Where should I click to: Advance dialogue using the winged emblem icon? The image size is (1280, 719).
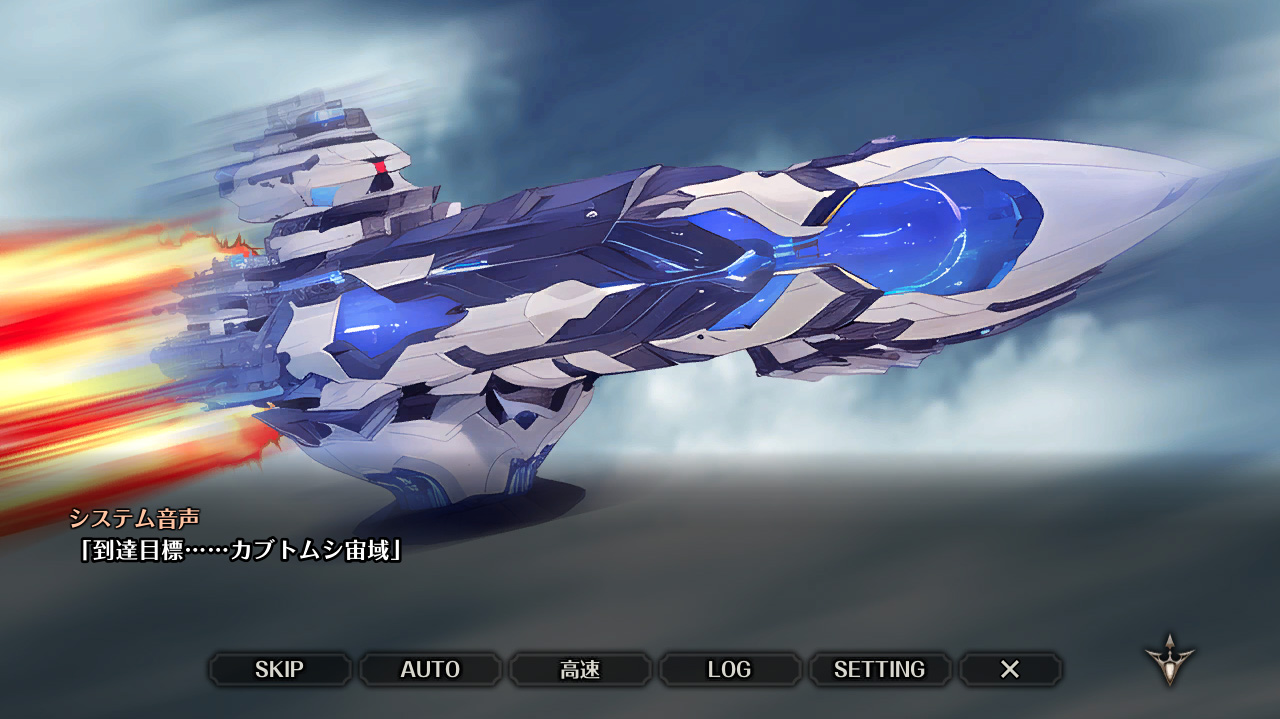(x=1169, y=659)
